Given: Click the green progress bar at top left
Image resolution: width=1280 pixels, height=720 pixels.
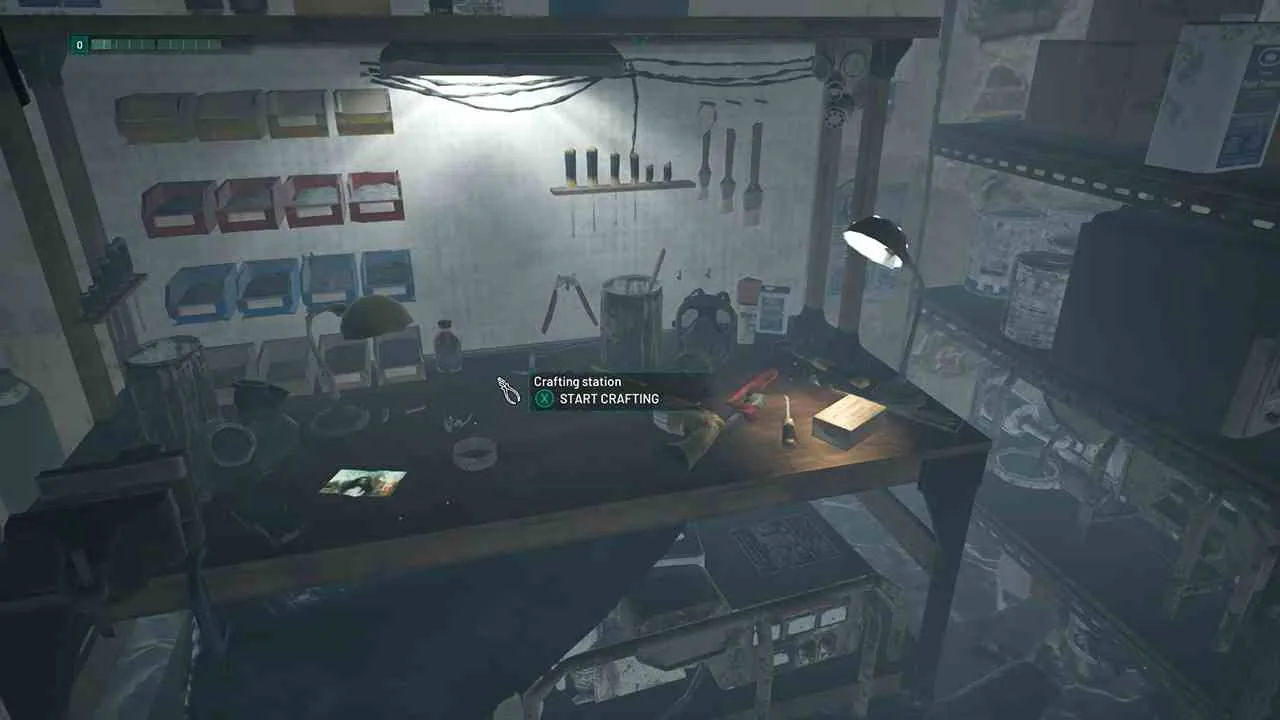Looking at the screenshot, I should click(150, 44).
